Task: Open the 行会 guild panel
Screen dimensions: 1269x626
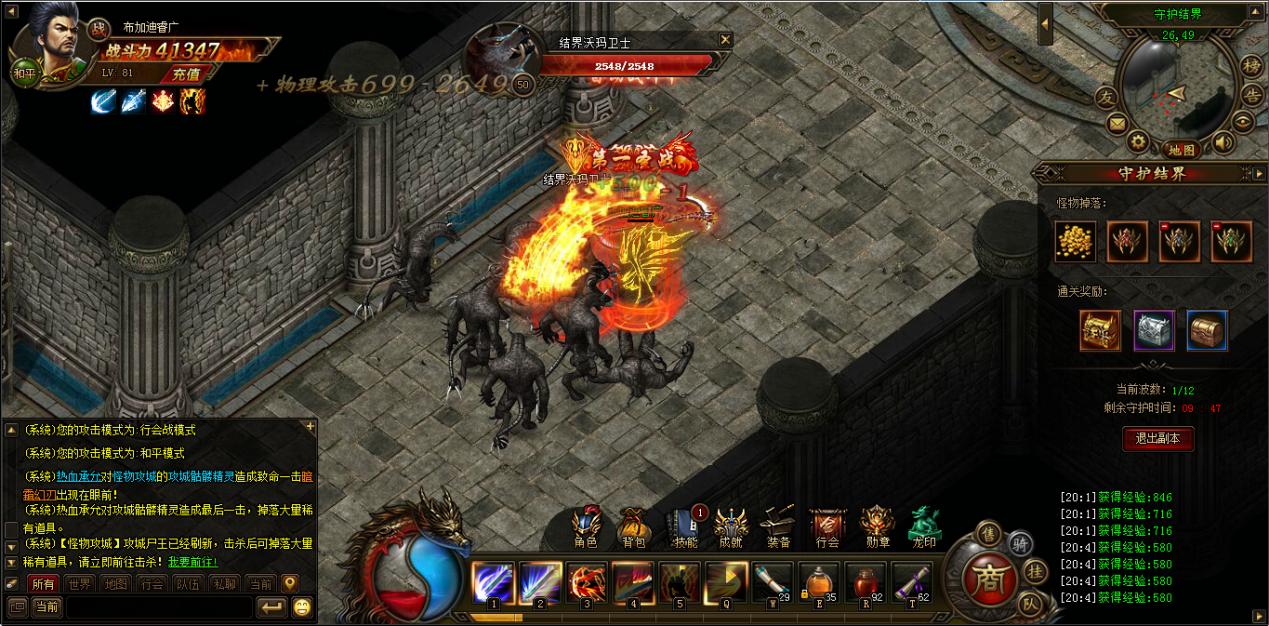Action: pos(827,528)
